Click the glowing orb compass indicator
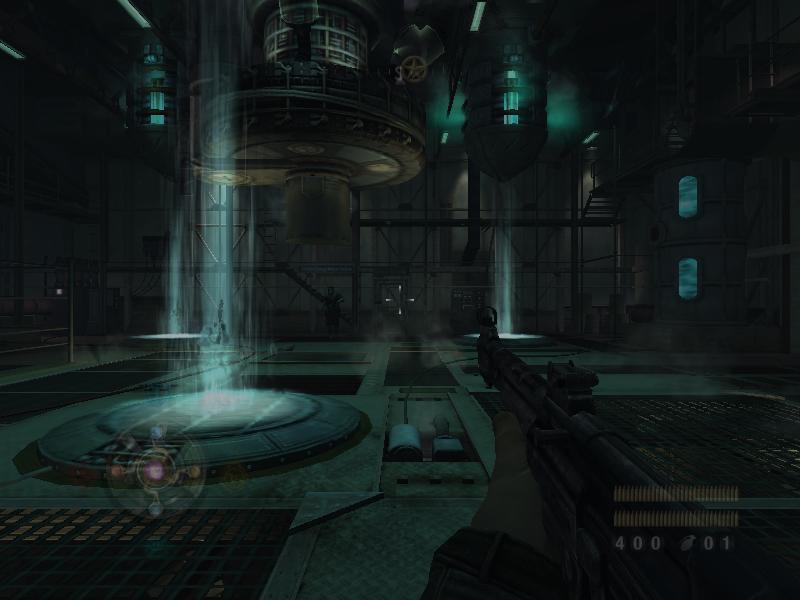This screenshot has height=600, width=800. [x=155, y=469]
